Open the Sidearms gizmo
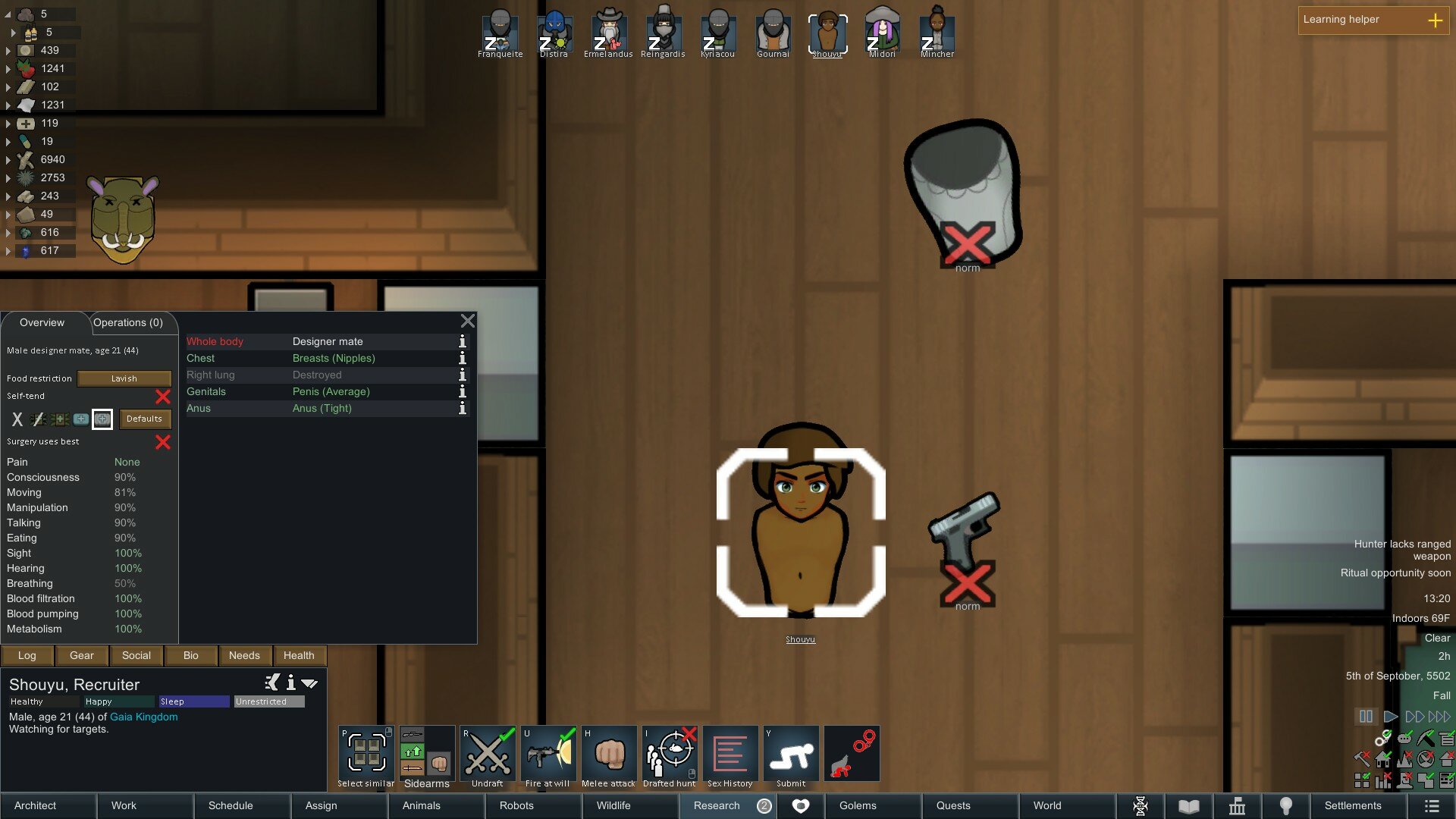 [426, 753]
